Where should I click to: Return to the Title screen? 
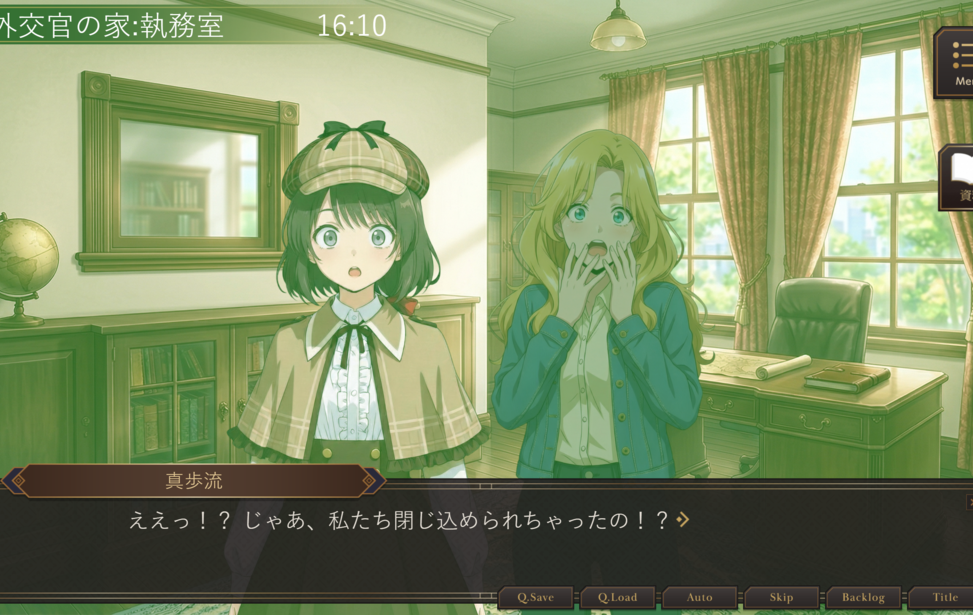coord(944,597)
